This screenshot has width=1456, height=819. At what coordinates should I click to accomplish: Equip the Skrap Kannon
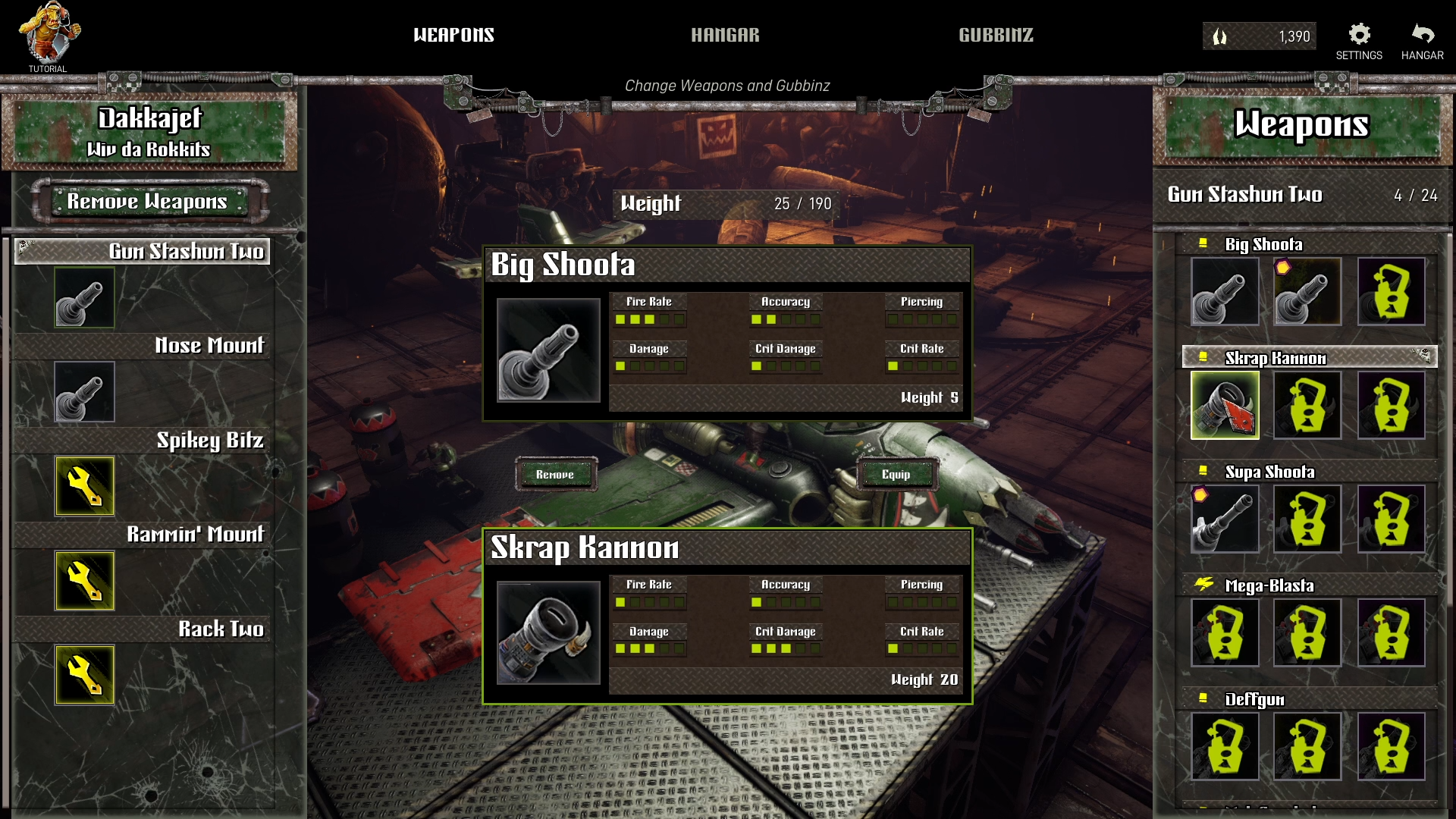[x=896, y=475]
